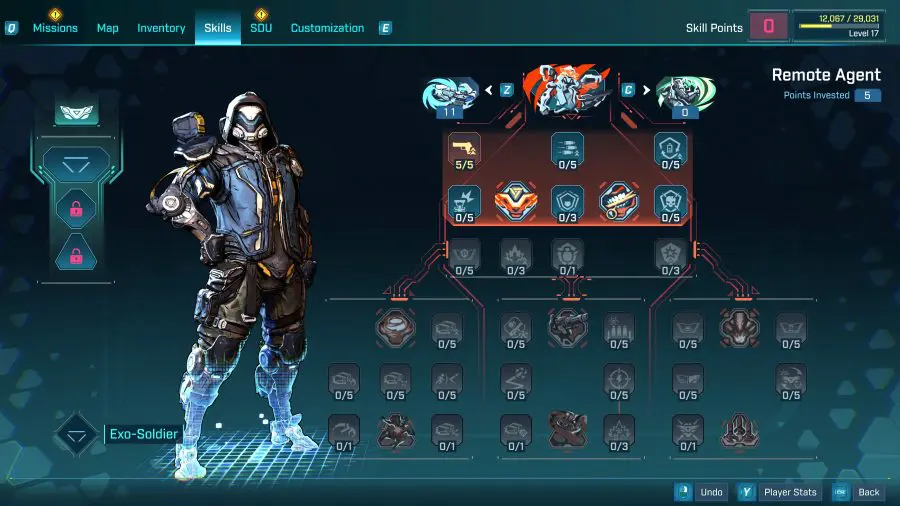The height and width of the screenshot is (506, 900).
Task: Switch to the Missions tab
Action: [55, 28]
